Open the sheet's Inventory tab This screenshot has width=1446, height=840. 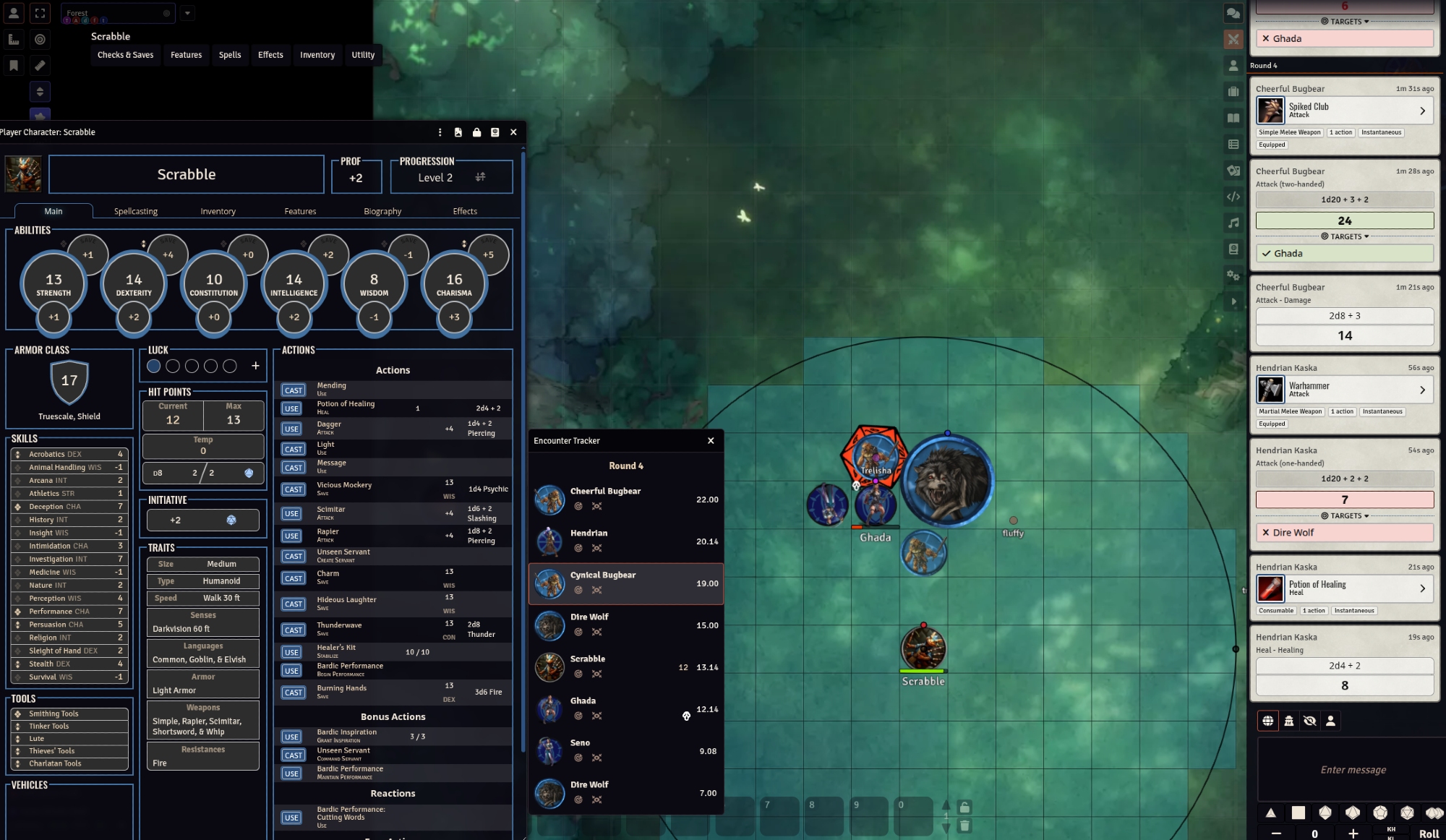[x=218, y=211]
